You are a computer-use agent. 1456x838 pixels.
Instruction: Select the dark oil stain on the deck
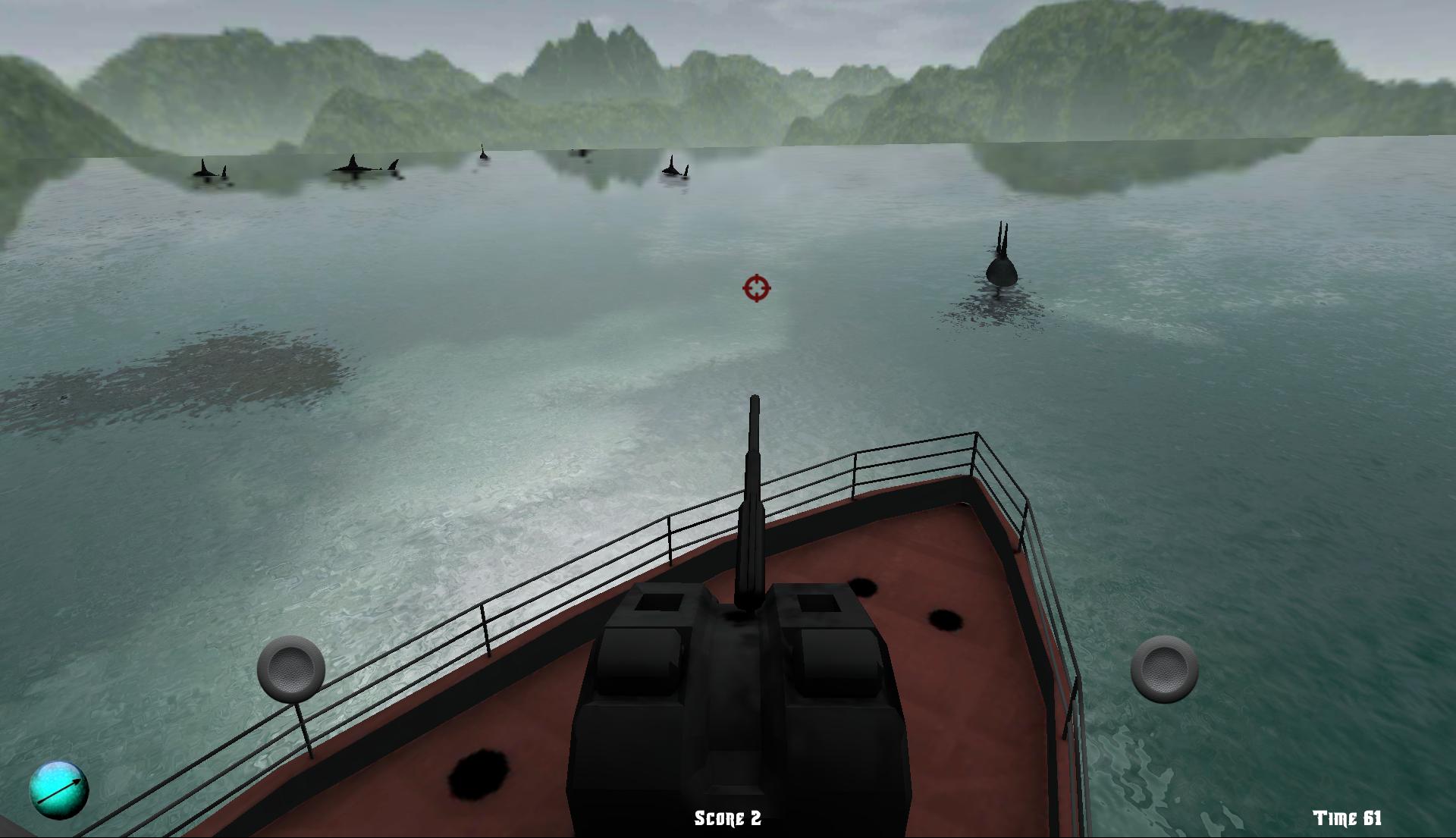point(944,622)
